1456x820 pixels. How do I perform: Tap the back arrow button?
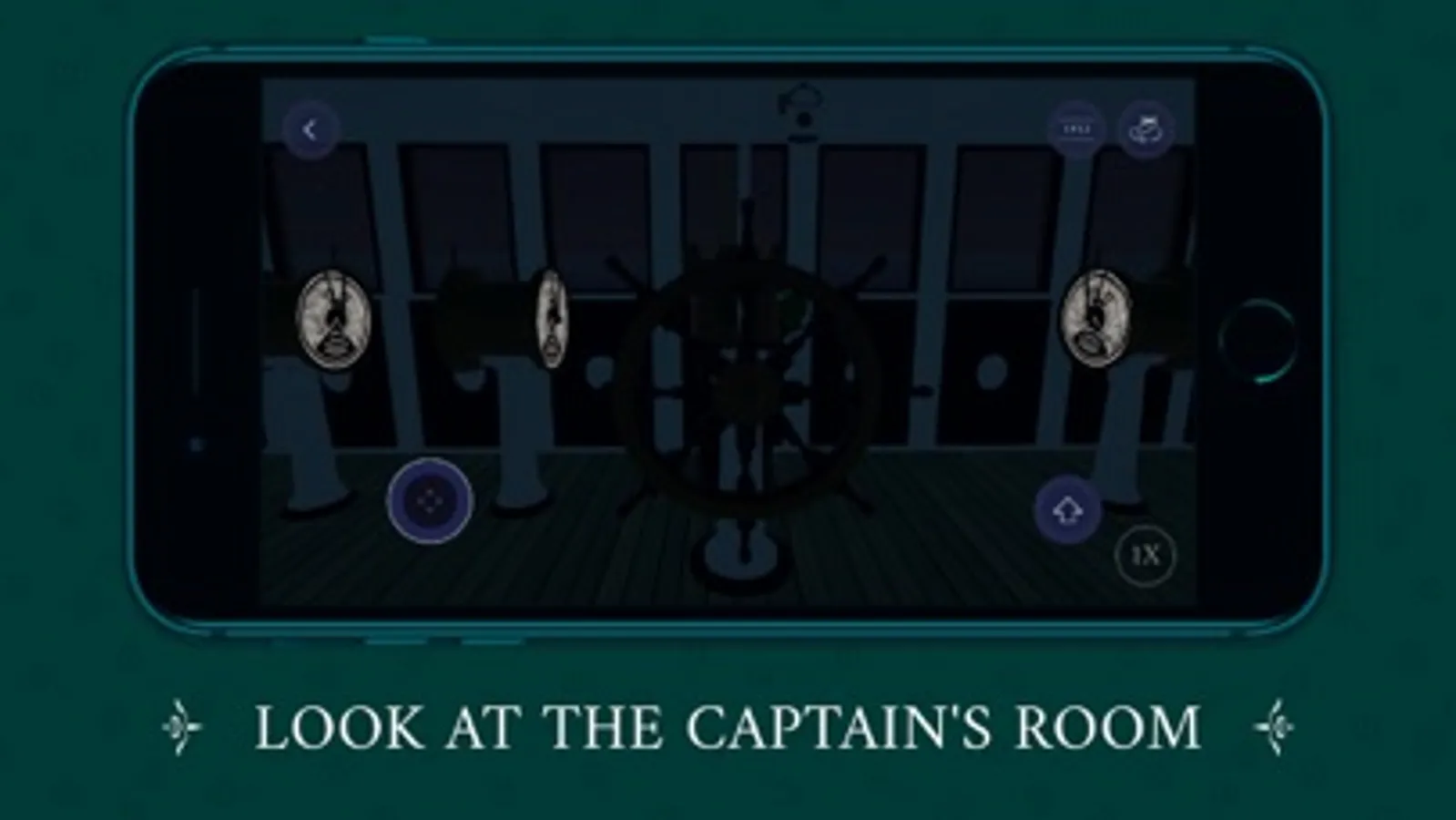click(x=311, y=129)
